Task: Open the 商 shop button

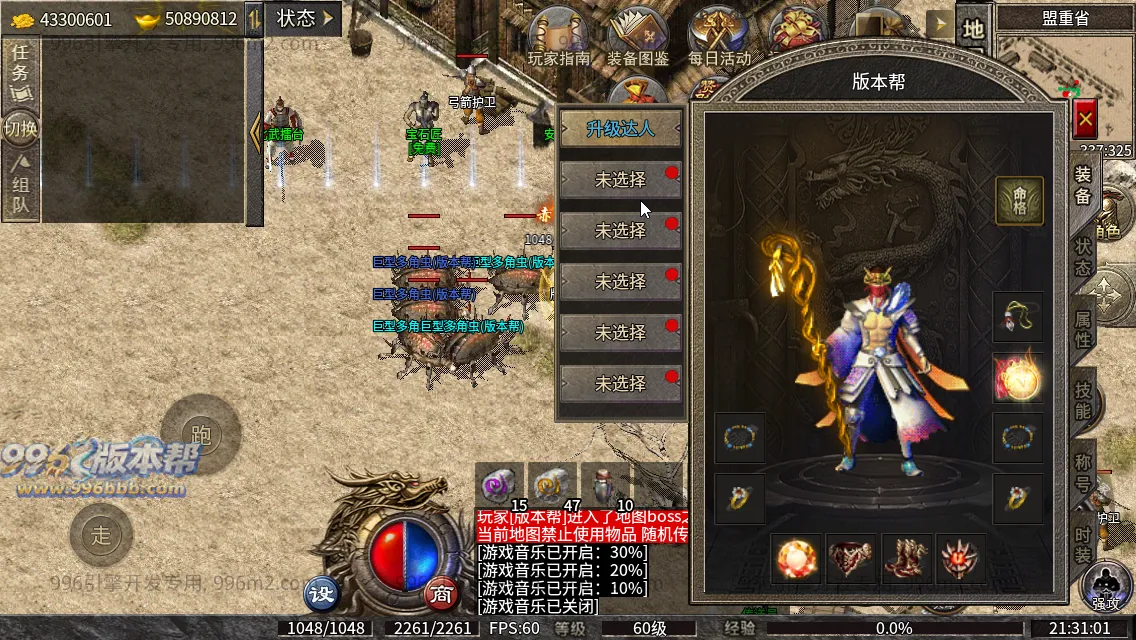Action: [441, 594]
